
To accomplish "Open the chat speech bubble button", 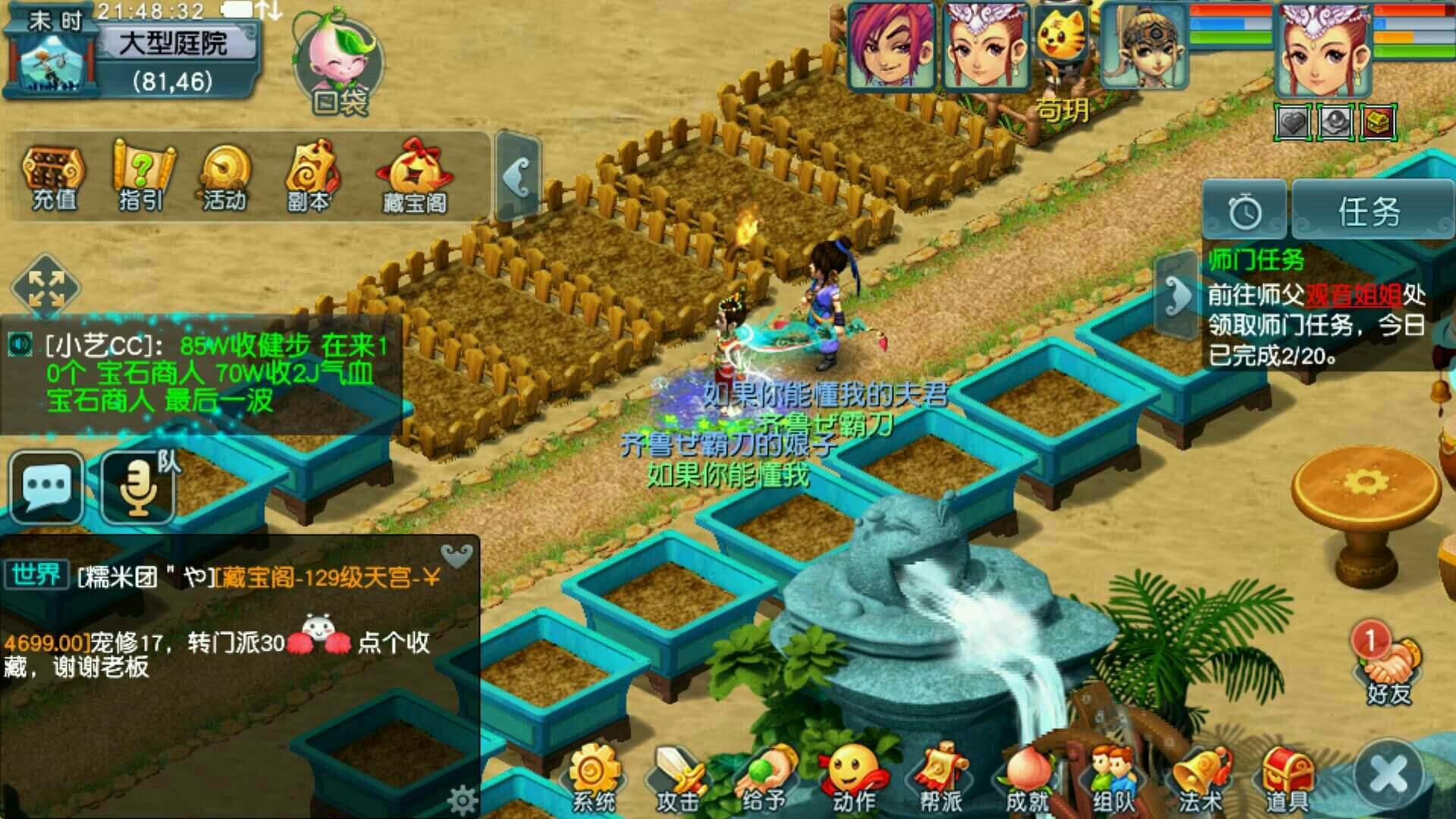I will click(47, 487).
